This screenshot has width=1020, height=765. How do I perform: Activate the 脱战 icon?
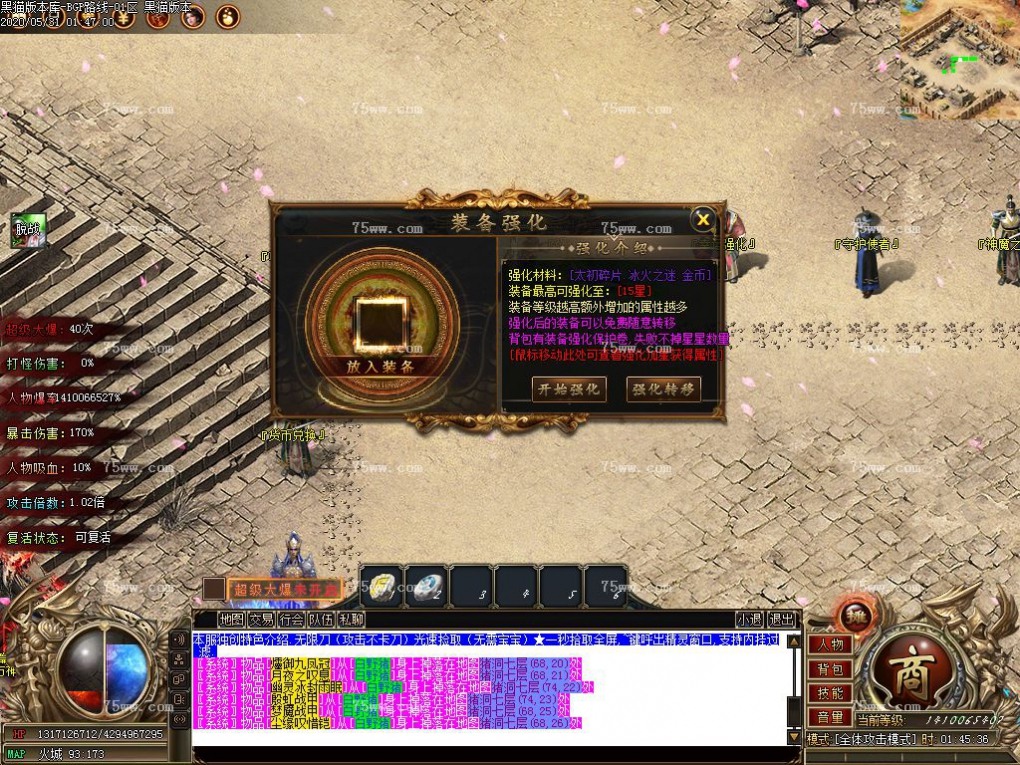coord(27,230)
